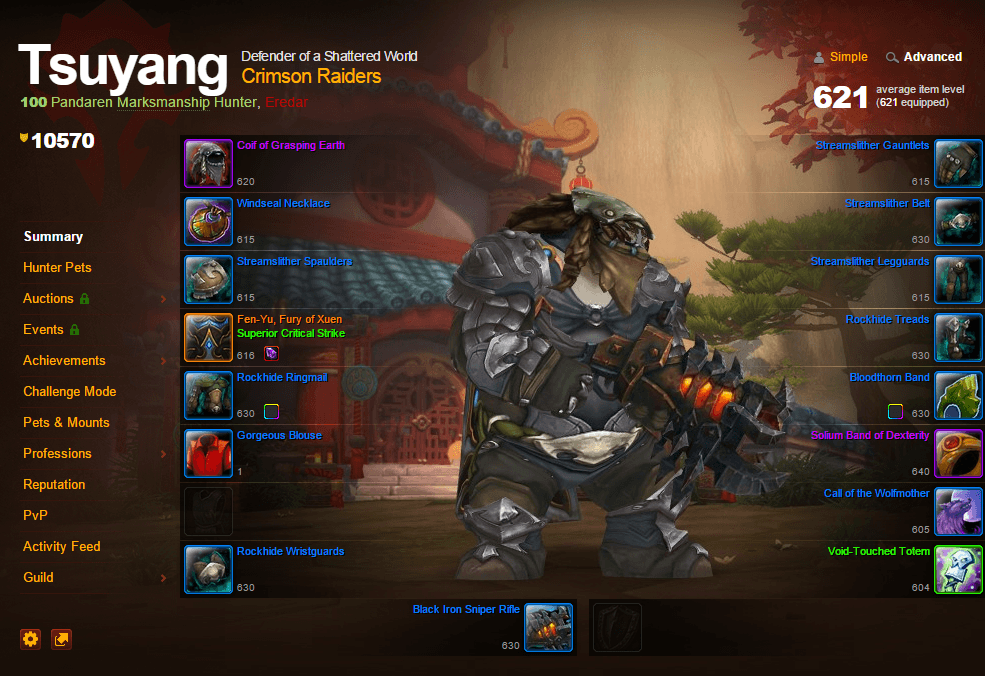Select the PvP section

coord(36,516)
